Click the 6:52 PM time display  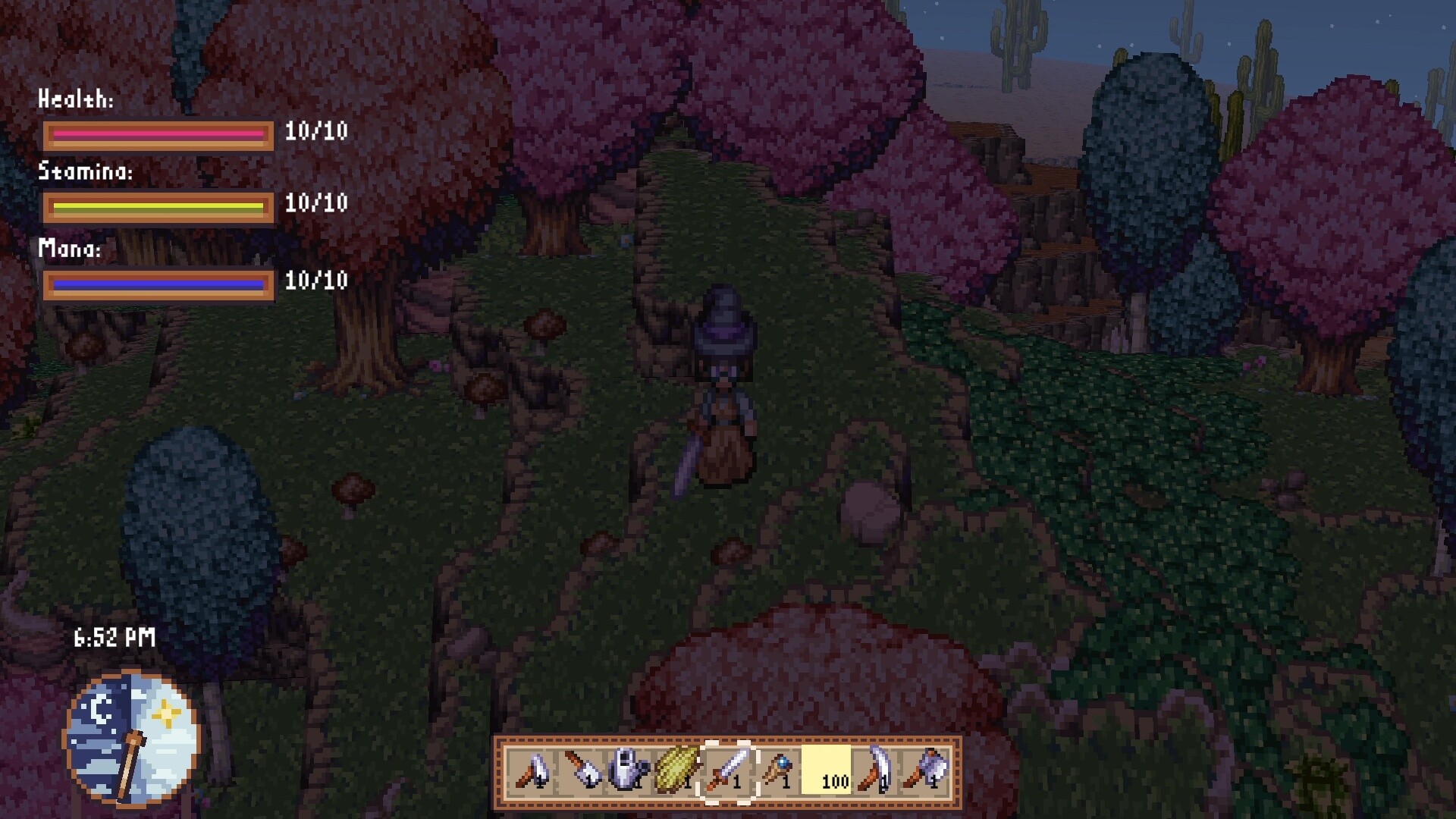[x=114, y=638]
